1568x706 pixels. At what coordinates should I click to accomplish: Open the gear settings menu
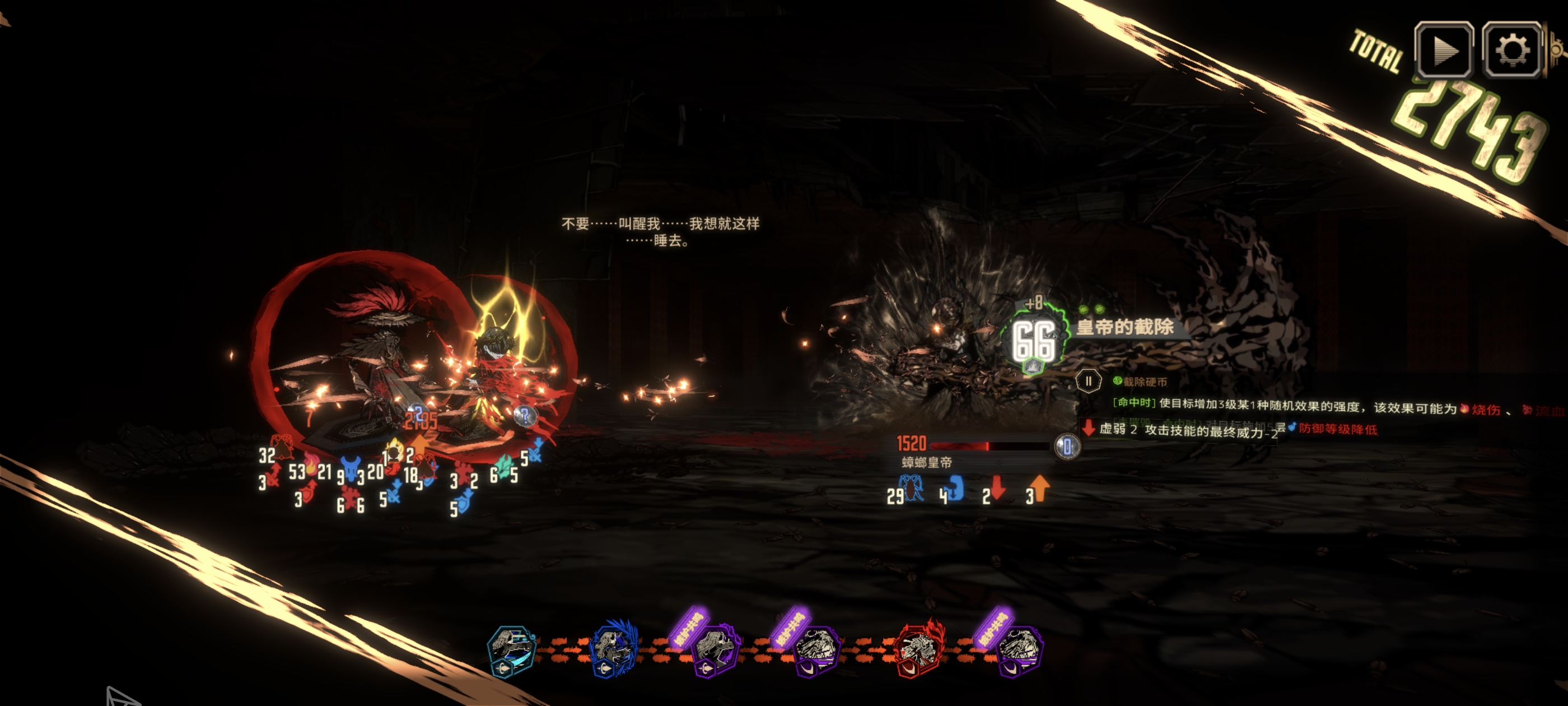click(1512, 50)
